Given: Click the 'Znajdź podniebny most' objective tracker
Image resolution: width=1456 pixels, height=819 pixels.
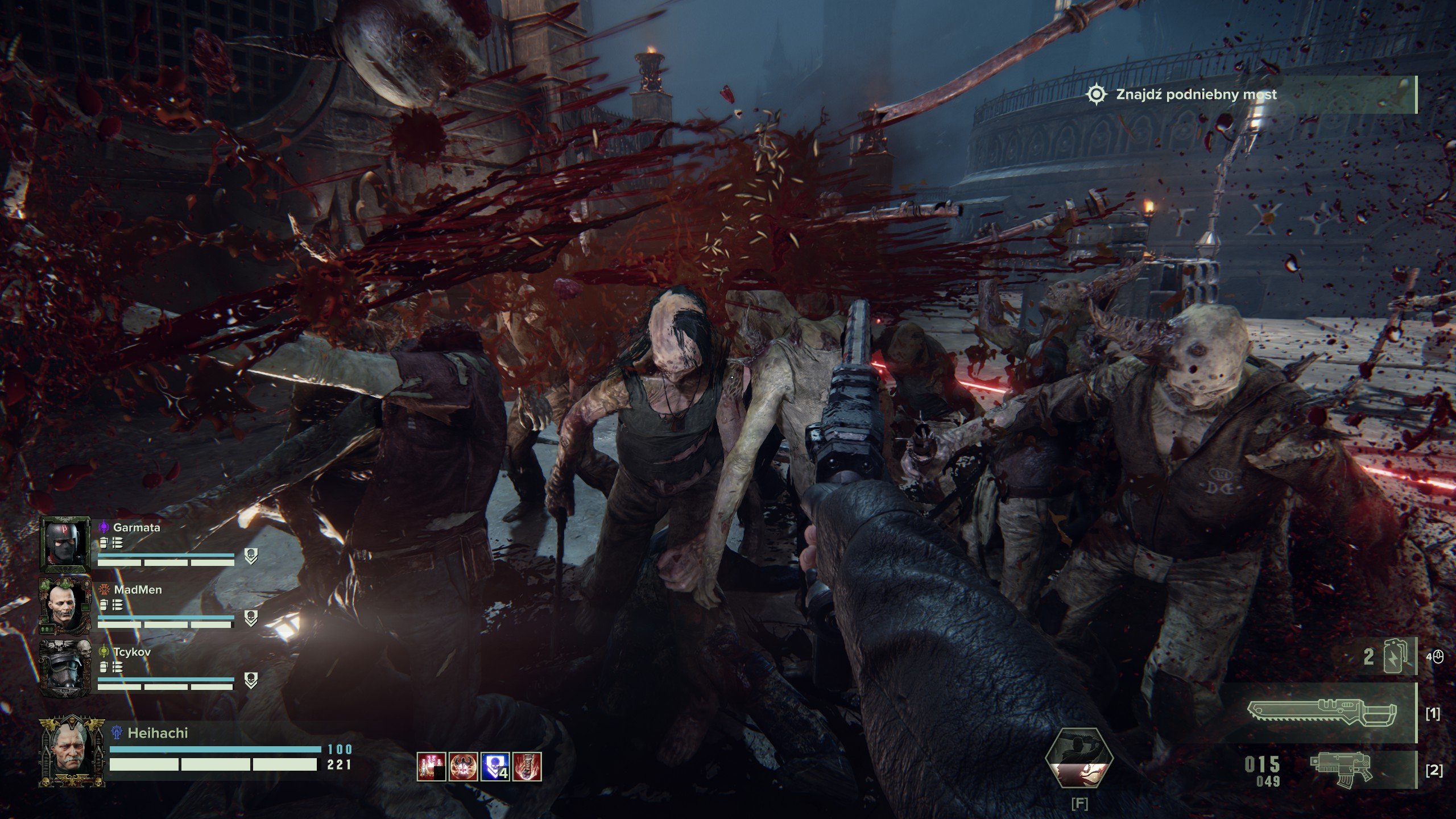Looking at the screenshot, I should coord(1196,94).
